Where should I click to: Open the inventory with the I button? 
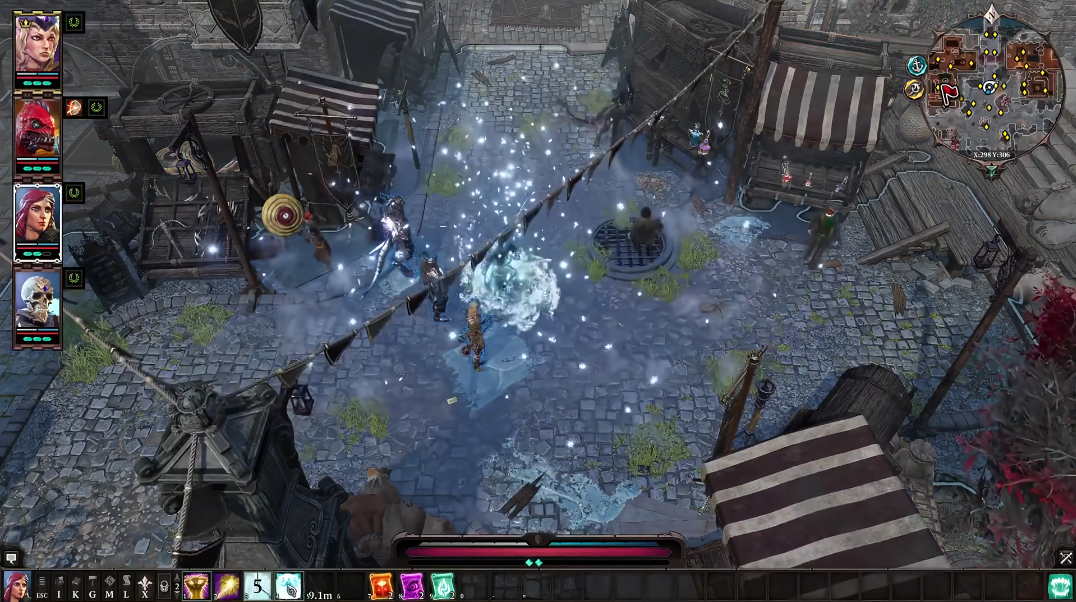(59, 587)
